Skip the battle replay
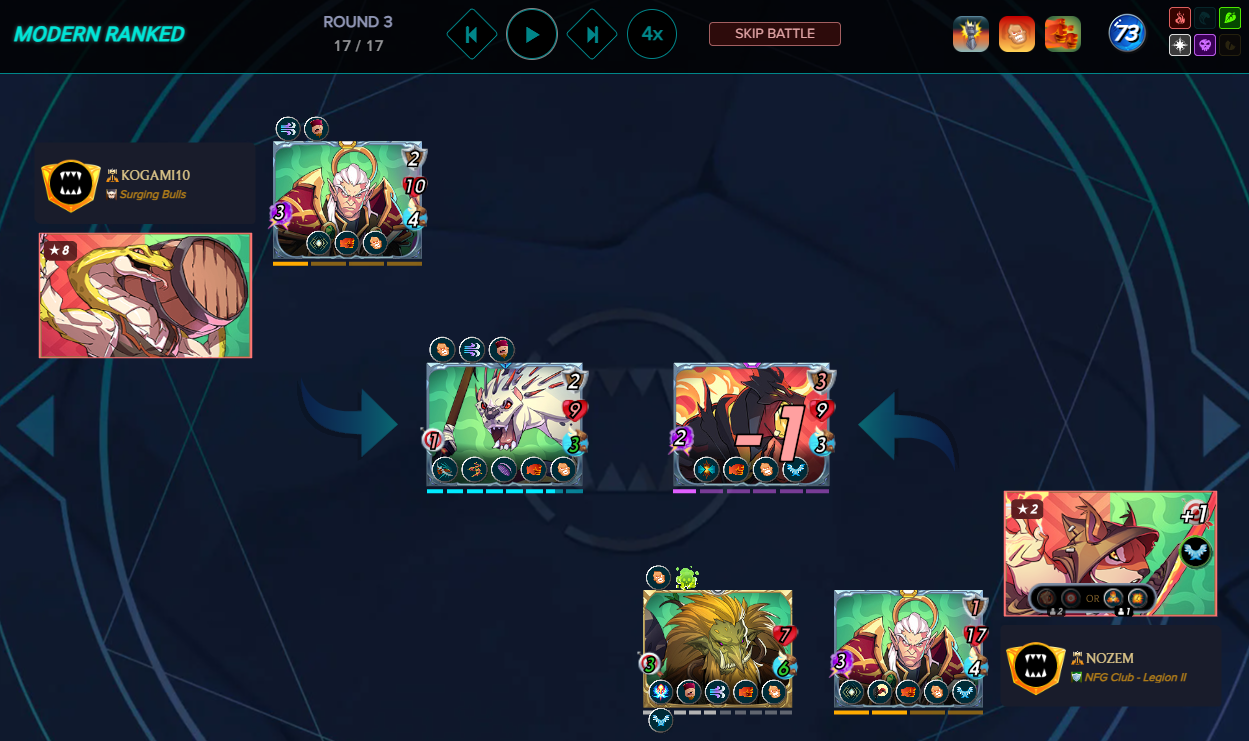The image size is (1249, 741). click(x=774, y=34)
